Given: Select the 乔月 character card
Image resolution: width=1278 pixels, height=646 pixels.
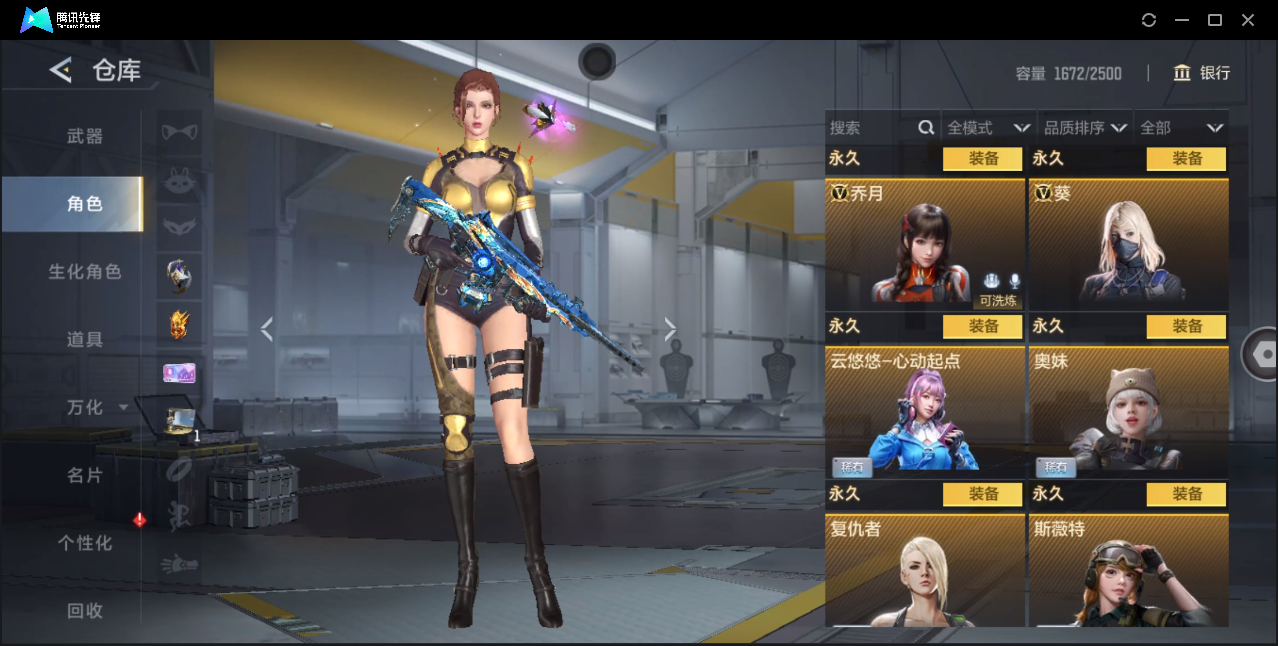Looking at the screenshot, I should pos(925,244).
